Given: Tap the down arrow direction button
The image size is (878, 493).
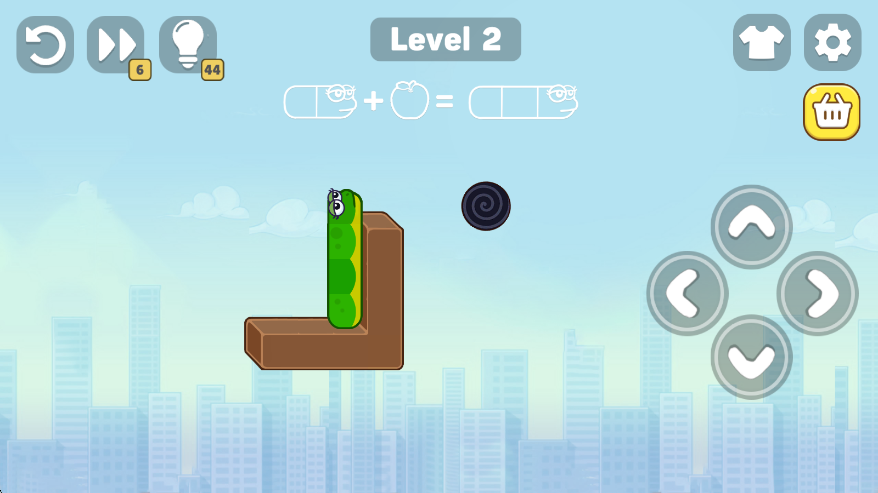Looking at the screenshot, I should [x=752, y=357].
